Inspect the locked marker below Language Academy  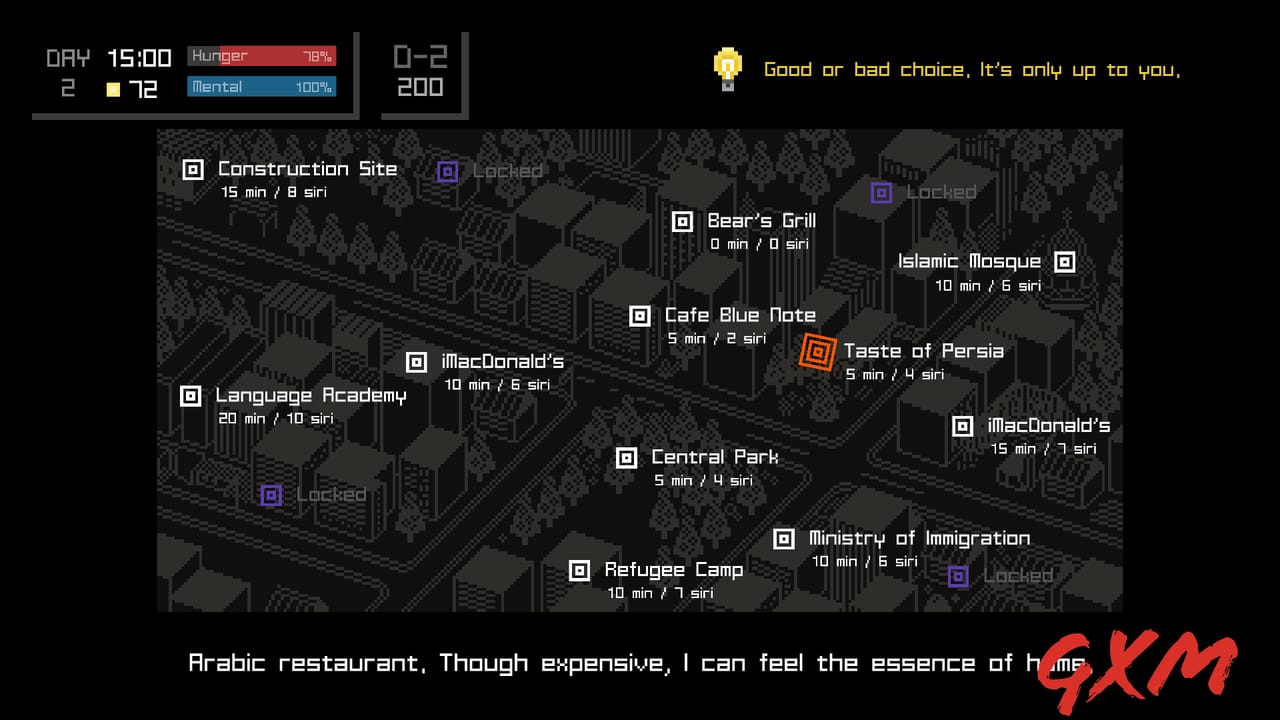[270, 493]
